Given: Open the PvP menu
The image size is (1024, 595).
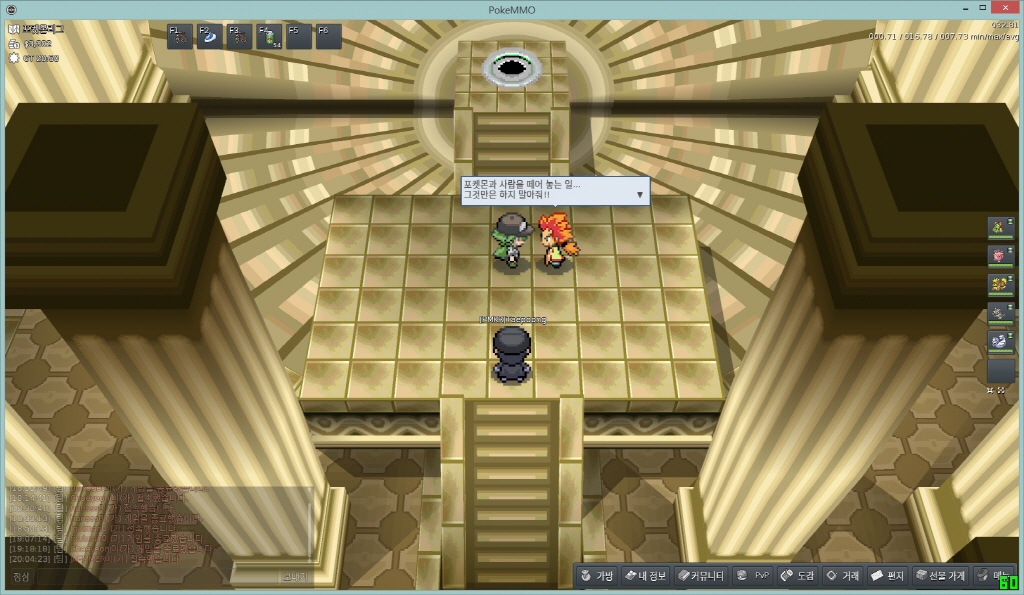Looking at the screenshot, I should (753, 576).
